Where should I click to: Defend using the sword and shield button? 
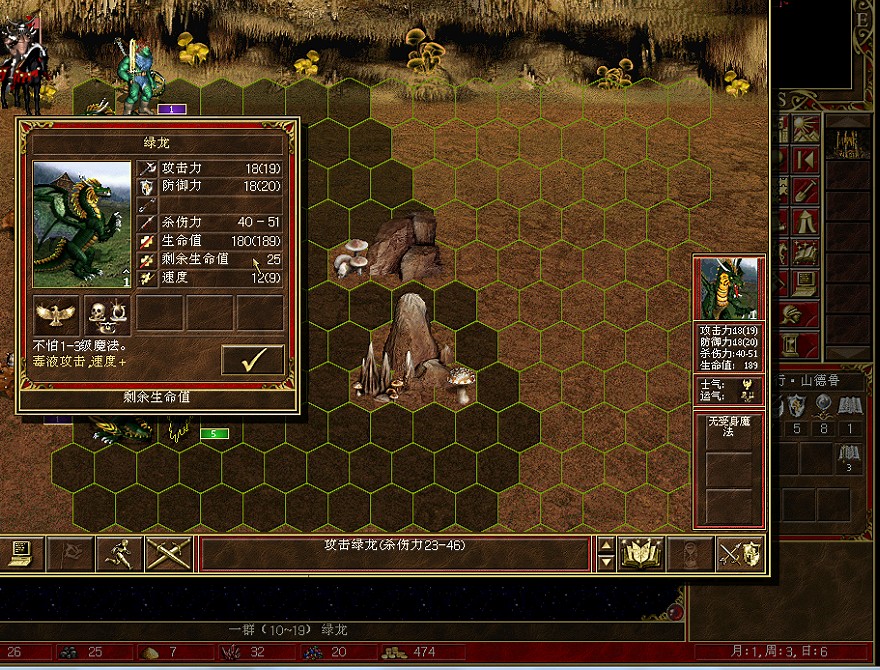(x=741, y=553)
